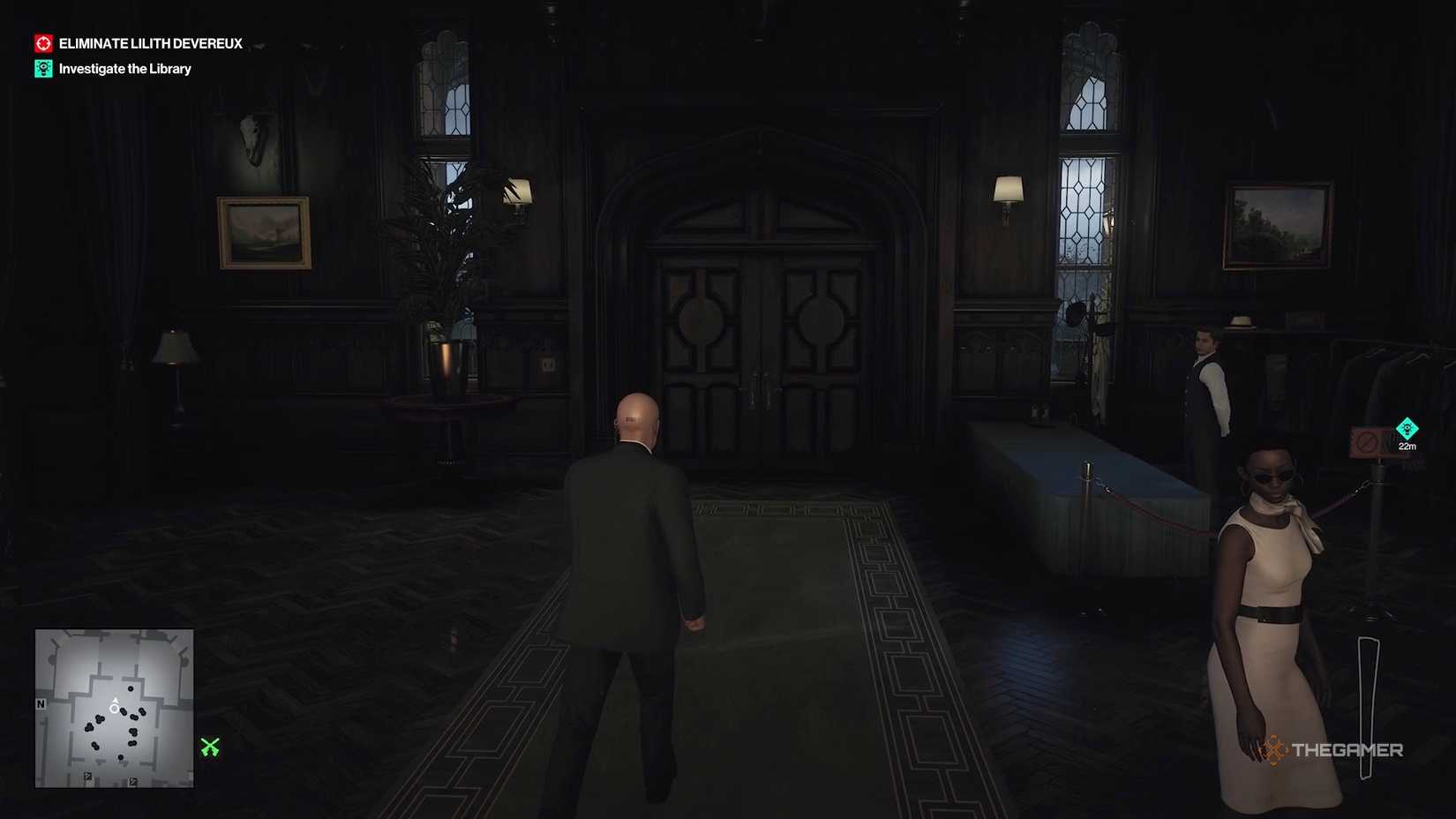Select the Investigate the Library objective text
1456x819 pixels.
tap(124, 68)
